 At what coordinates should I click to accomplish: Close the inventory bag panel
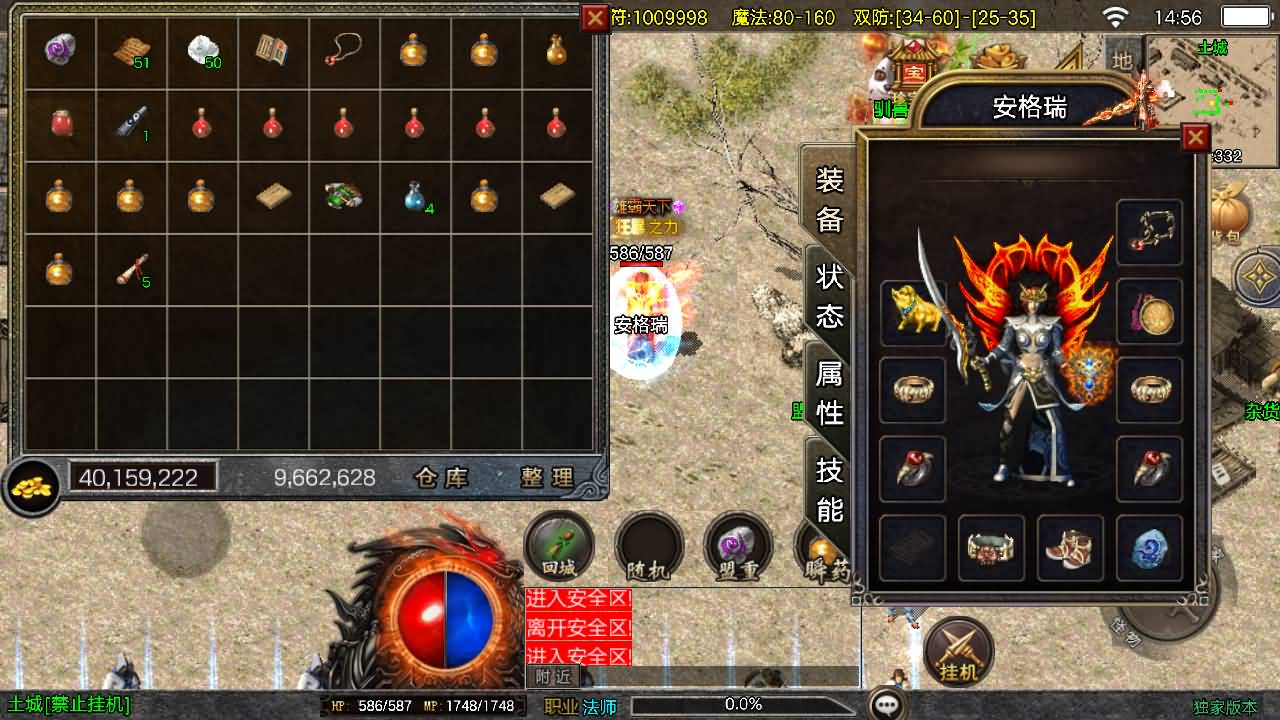point(595,17)
